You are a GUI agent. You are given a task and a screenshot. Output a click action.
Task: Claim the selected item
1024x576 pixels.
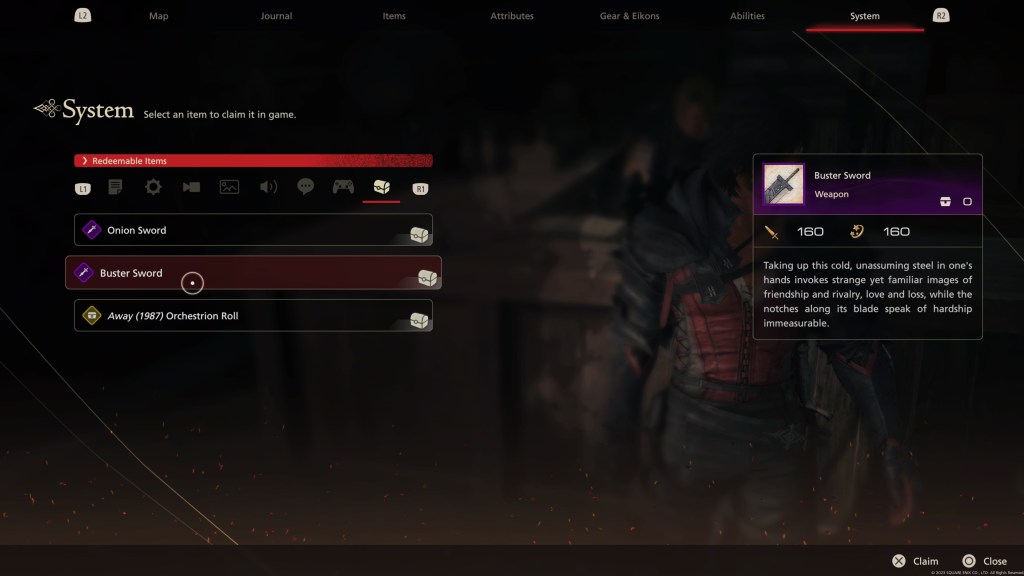point(915,561)
